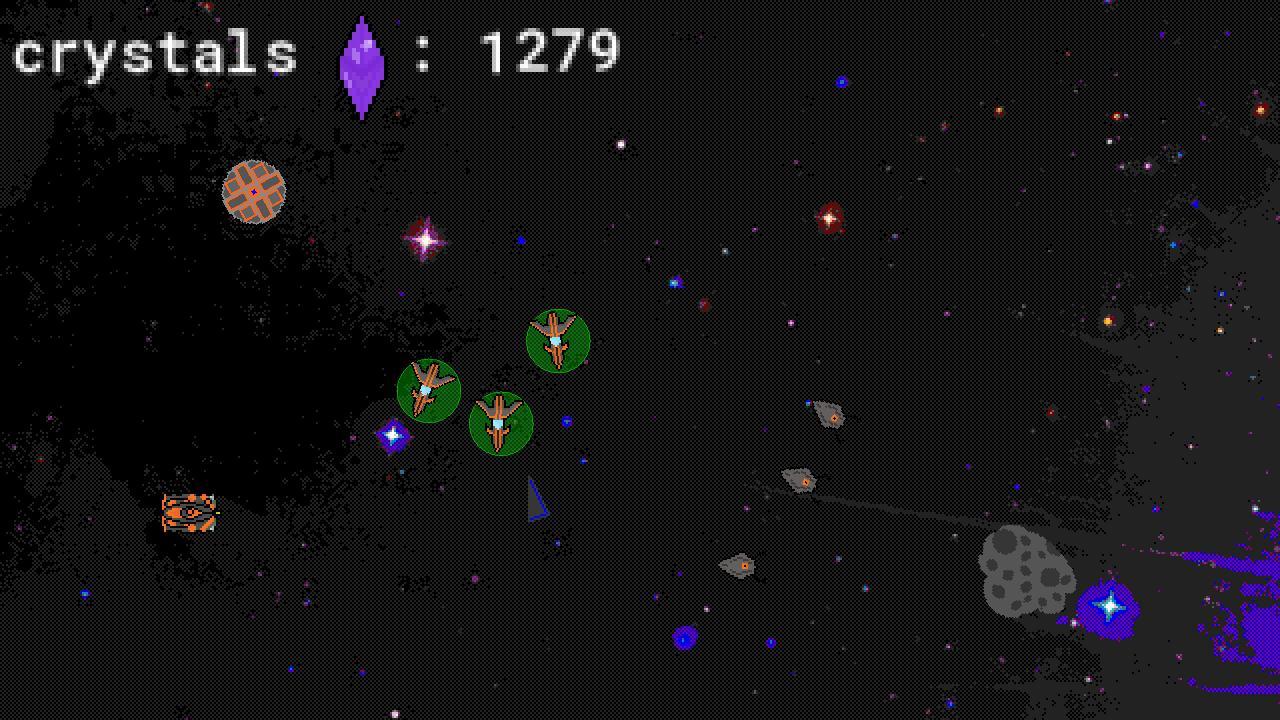This screenshot has width=1280, height=720.
Task: Click the blue sparkle star on the left
Action: coord(391,434)
